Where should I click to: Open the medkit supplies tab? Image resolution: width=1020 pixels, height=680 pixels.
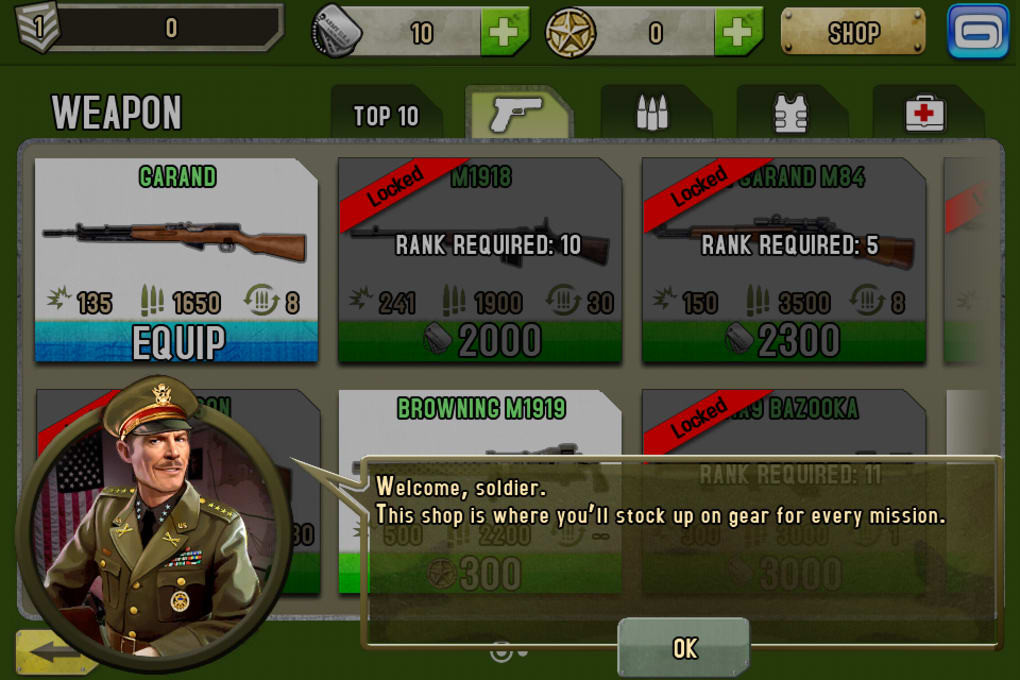925,114
